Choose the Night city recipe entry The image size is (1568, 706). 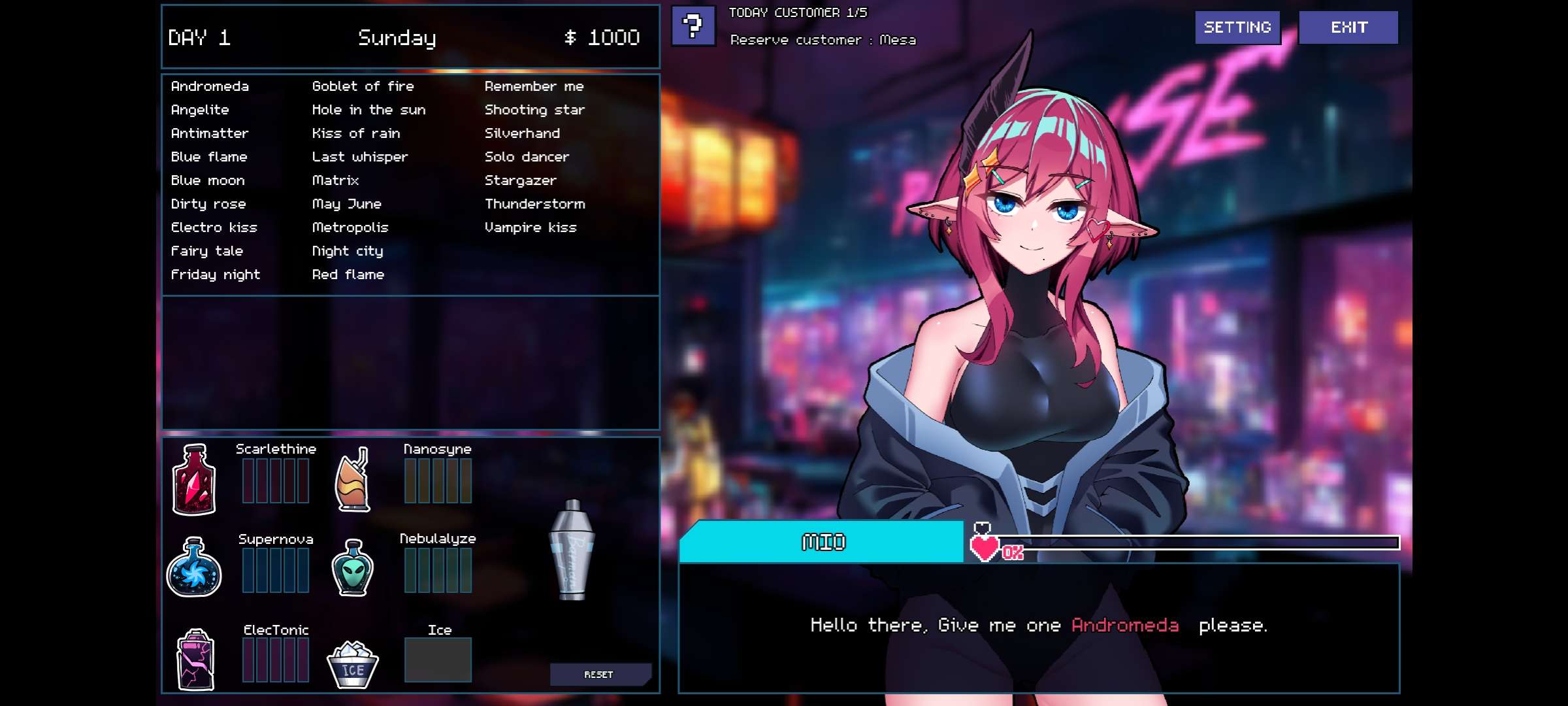point(347,251)
